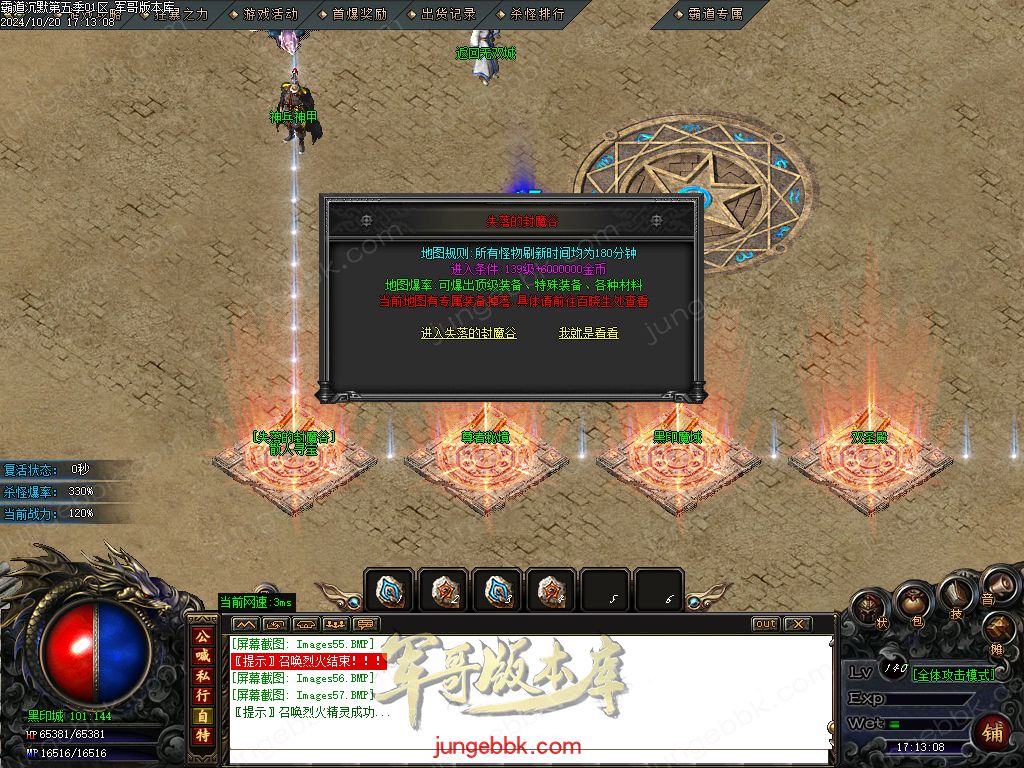The width and height of the screenshot is (1024, 768).
Task: Choose 我就是看看 to decline
Action: (588, 333)
